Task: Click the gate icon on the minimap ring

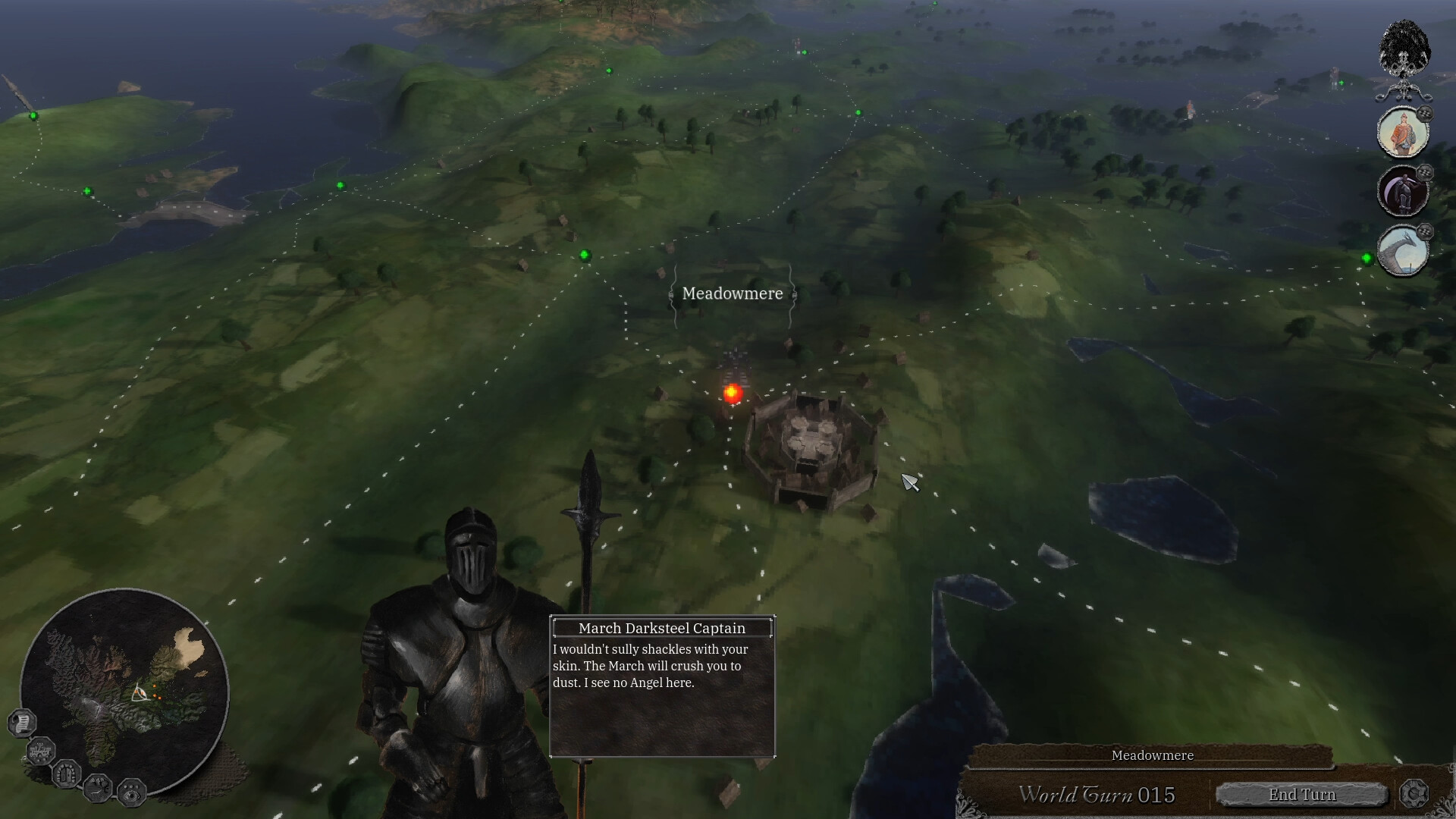Action: (67, 776)
